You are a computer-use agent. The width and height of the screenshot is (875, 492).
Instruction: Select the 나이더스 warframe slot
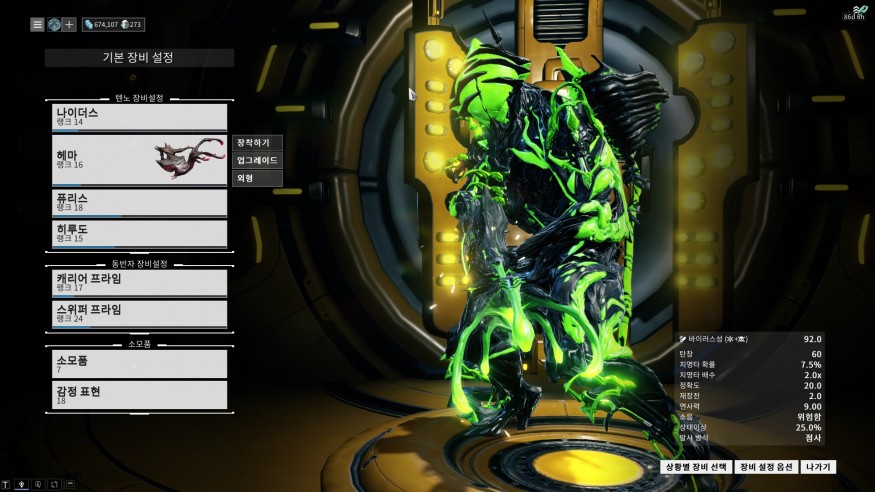click(x=140, y=117)
